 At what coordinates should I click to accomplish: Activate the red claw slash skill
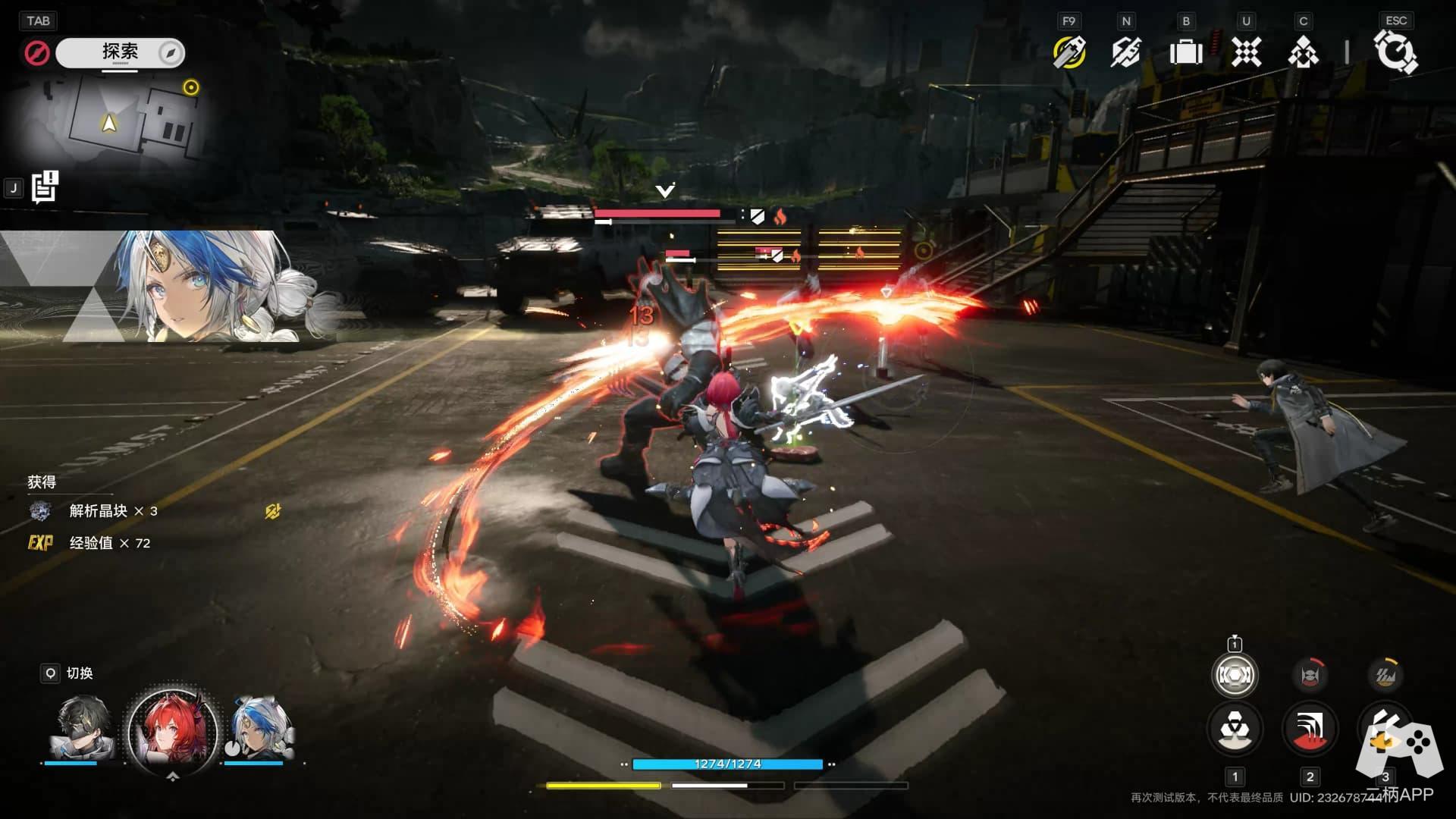(1310, 729)
